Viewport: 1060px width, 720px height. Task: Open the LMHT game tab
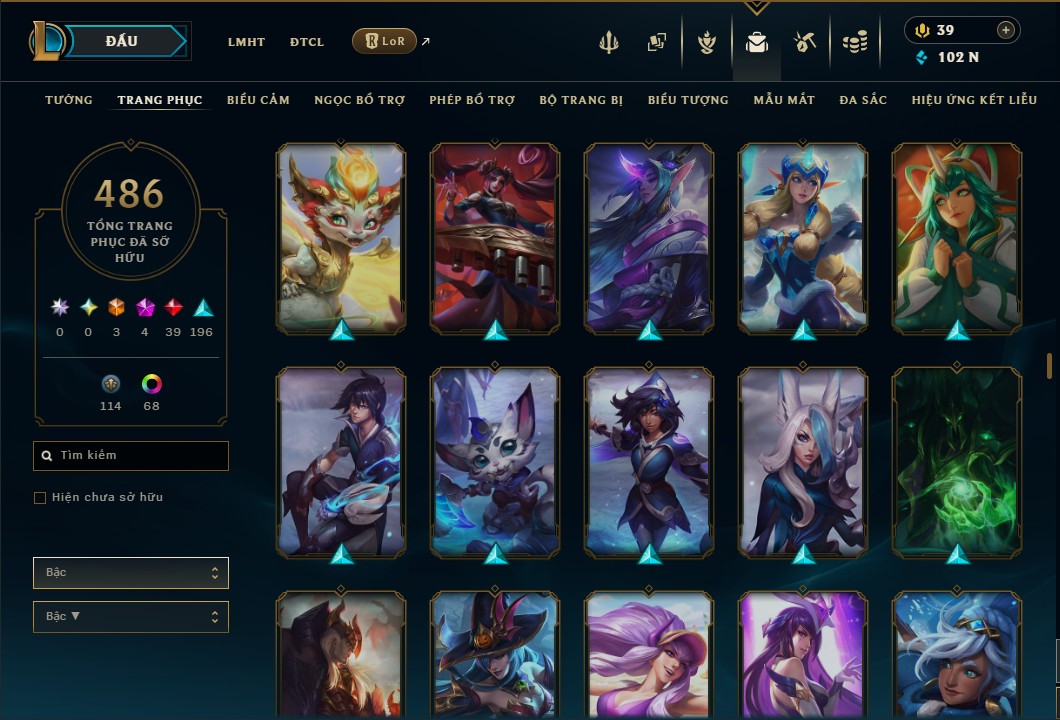[246, 42]
